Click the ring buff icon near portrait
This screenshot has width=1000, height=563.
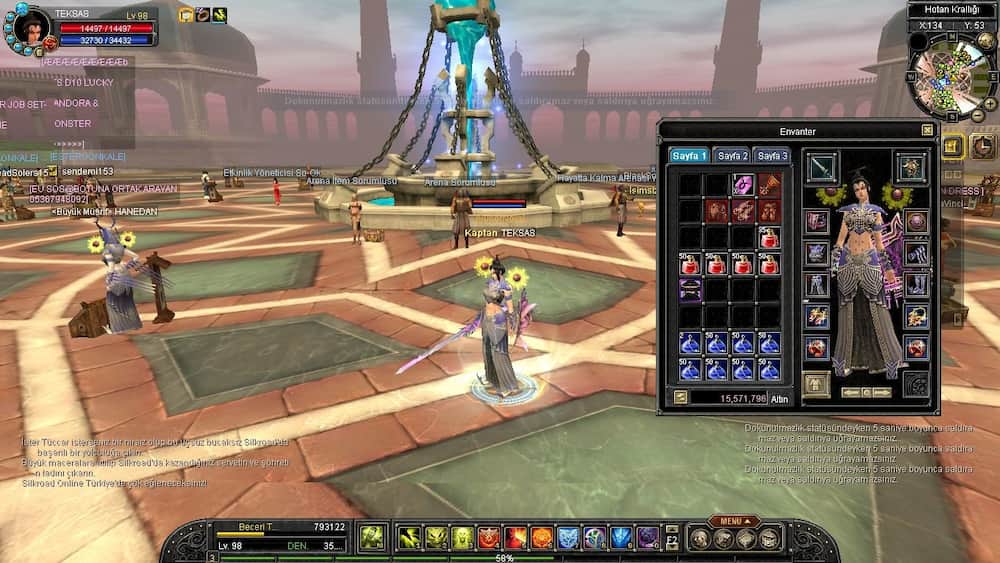pyautogui.click(x=202, y=15)
